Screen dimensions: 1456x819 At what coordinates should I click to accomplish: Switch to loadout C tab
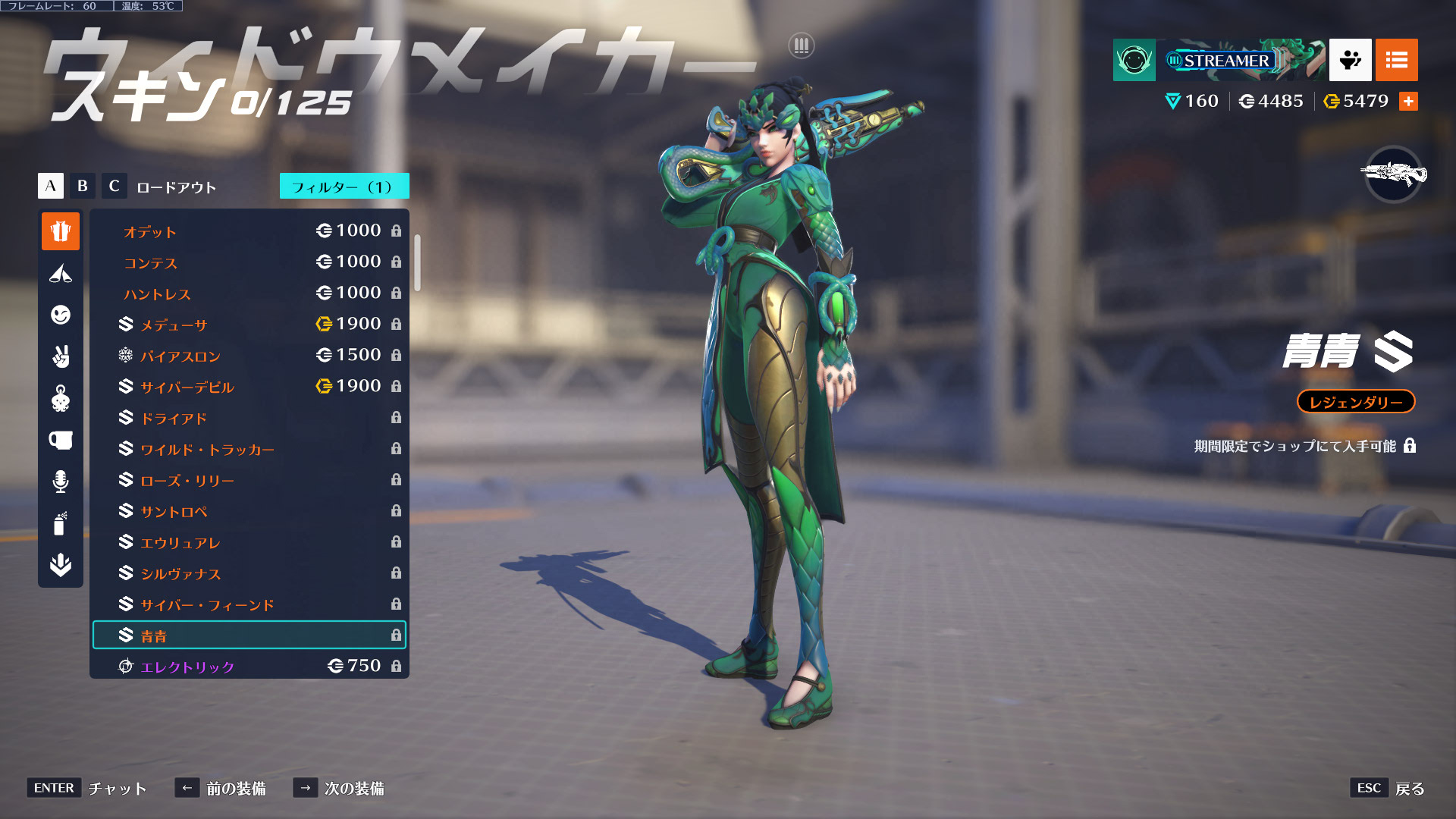114,186
